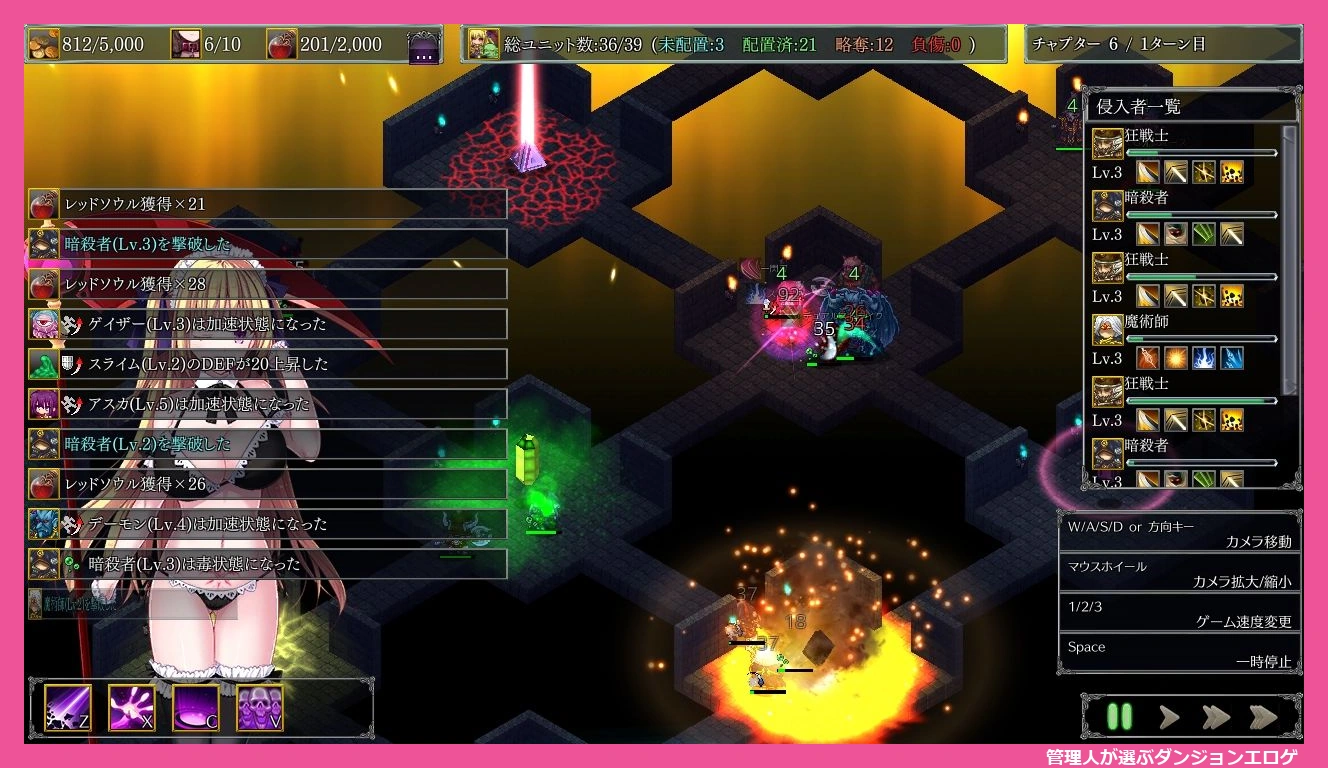Cast the purple glowing circle skill

coord(196,708)
